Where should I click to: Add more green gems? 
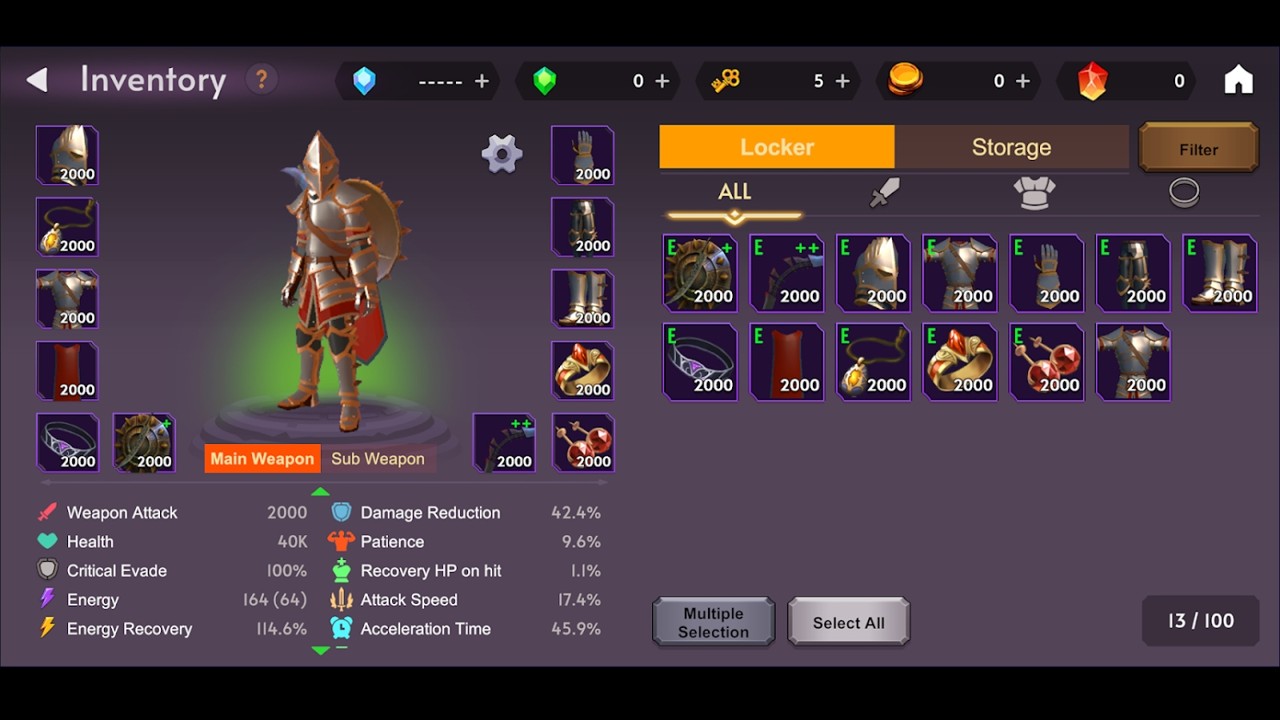[x=662, y=81]
